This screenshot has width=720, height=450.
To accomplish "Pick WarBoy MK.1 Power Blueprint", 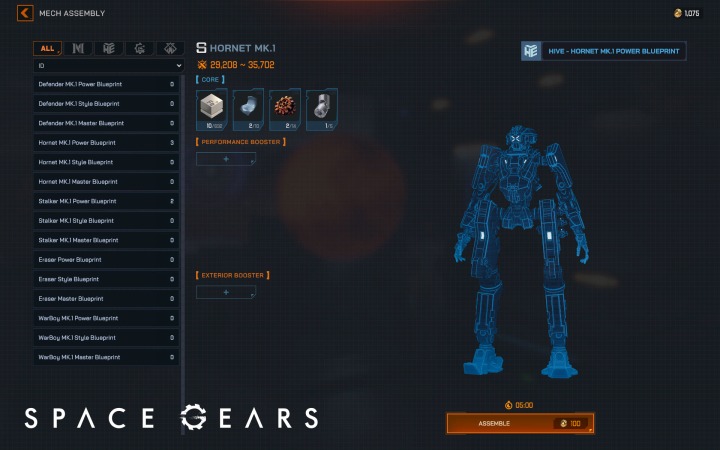I will click(x=107, y=318).
